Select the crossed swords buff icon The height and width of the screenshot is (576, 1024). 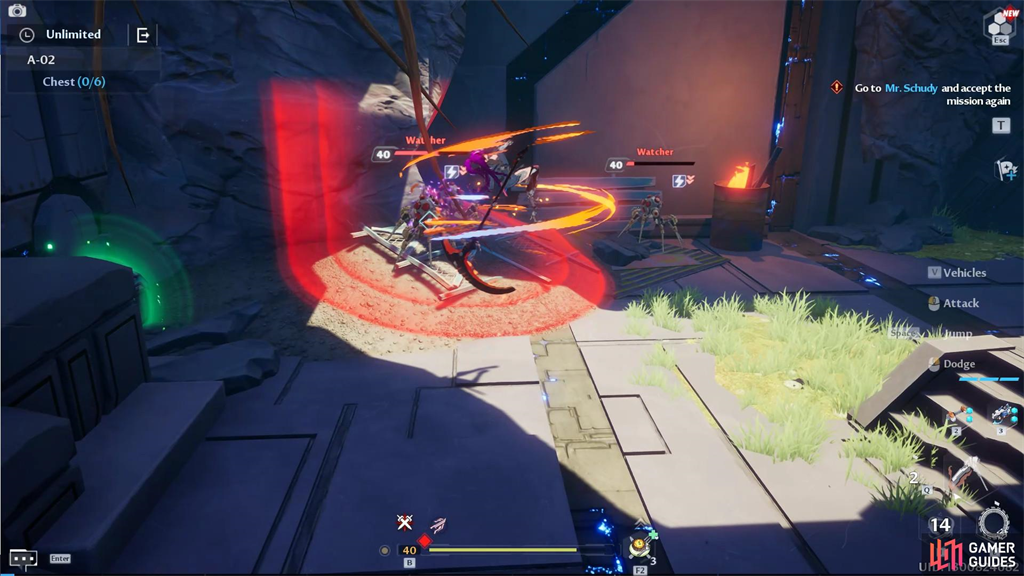[404, 522]
